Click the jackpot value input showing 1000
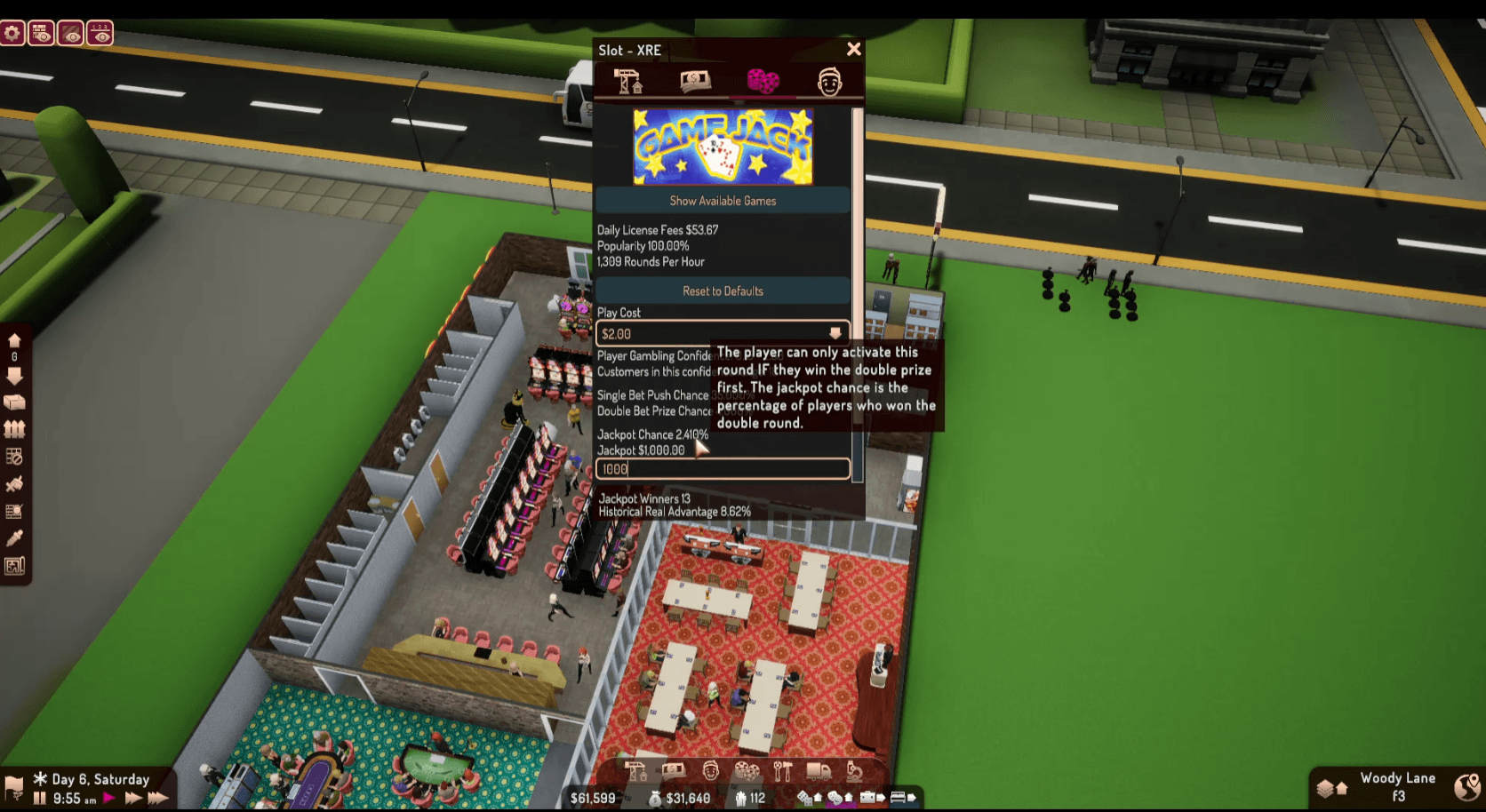The image size is (1486, 812). pos(723,468)
